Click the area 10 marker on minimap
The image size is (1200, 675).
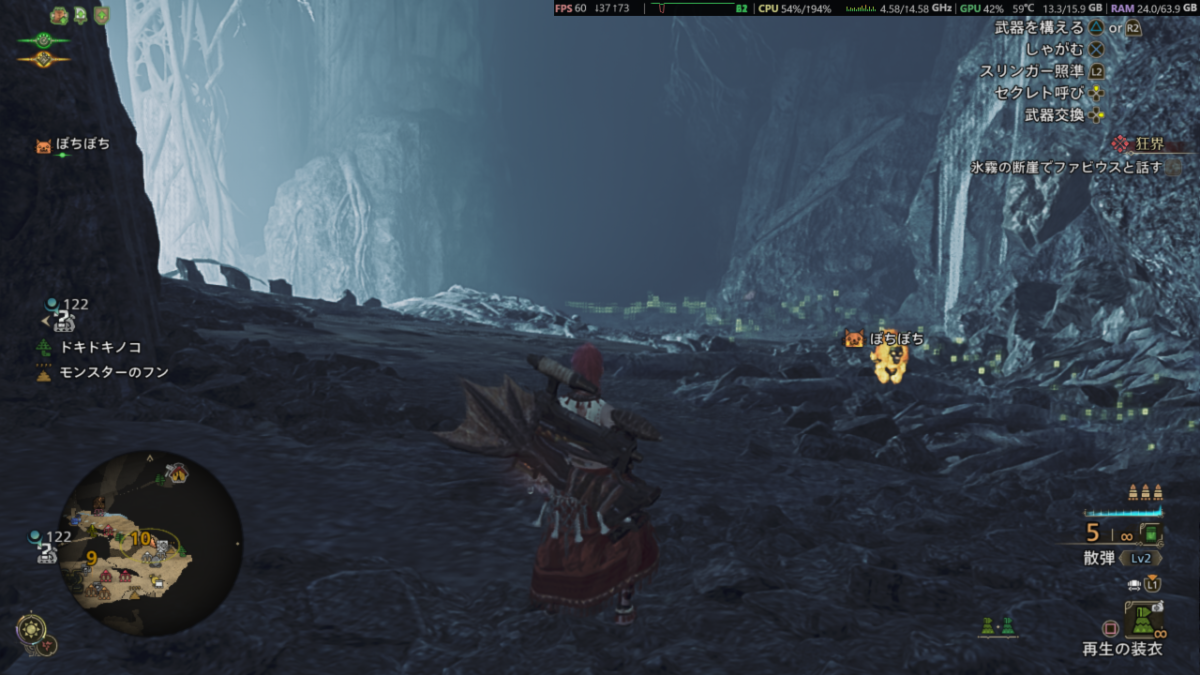click(141, 539)
